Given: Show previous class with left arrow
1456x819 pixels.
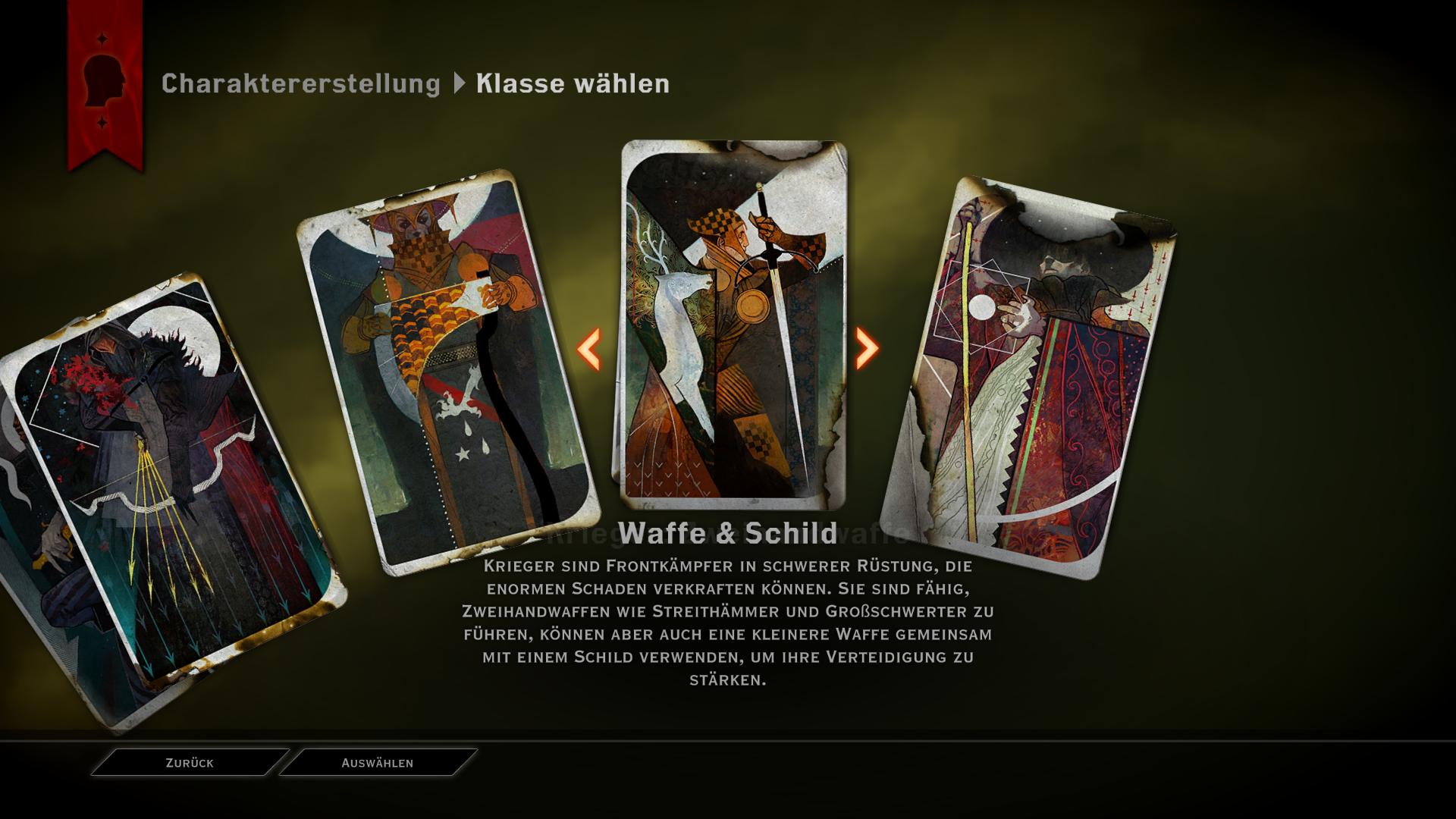Looking at the screenshot, I should click(x=589, y=349).
